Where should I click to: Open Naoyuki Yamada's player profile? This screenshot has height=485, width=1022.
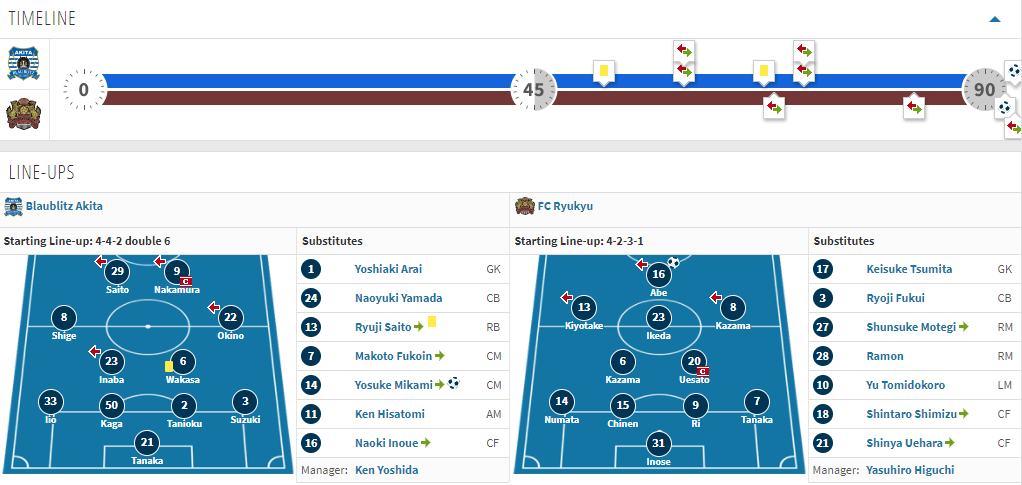click(x=398, y=298)
